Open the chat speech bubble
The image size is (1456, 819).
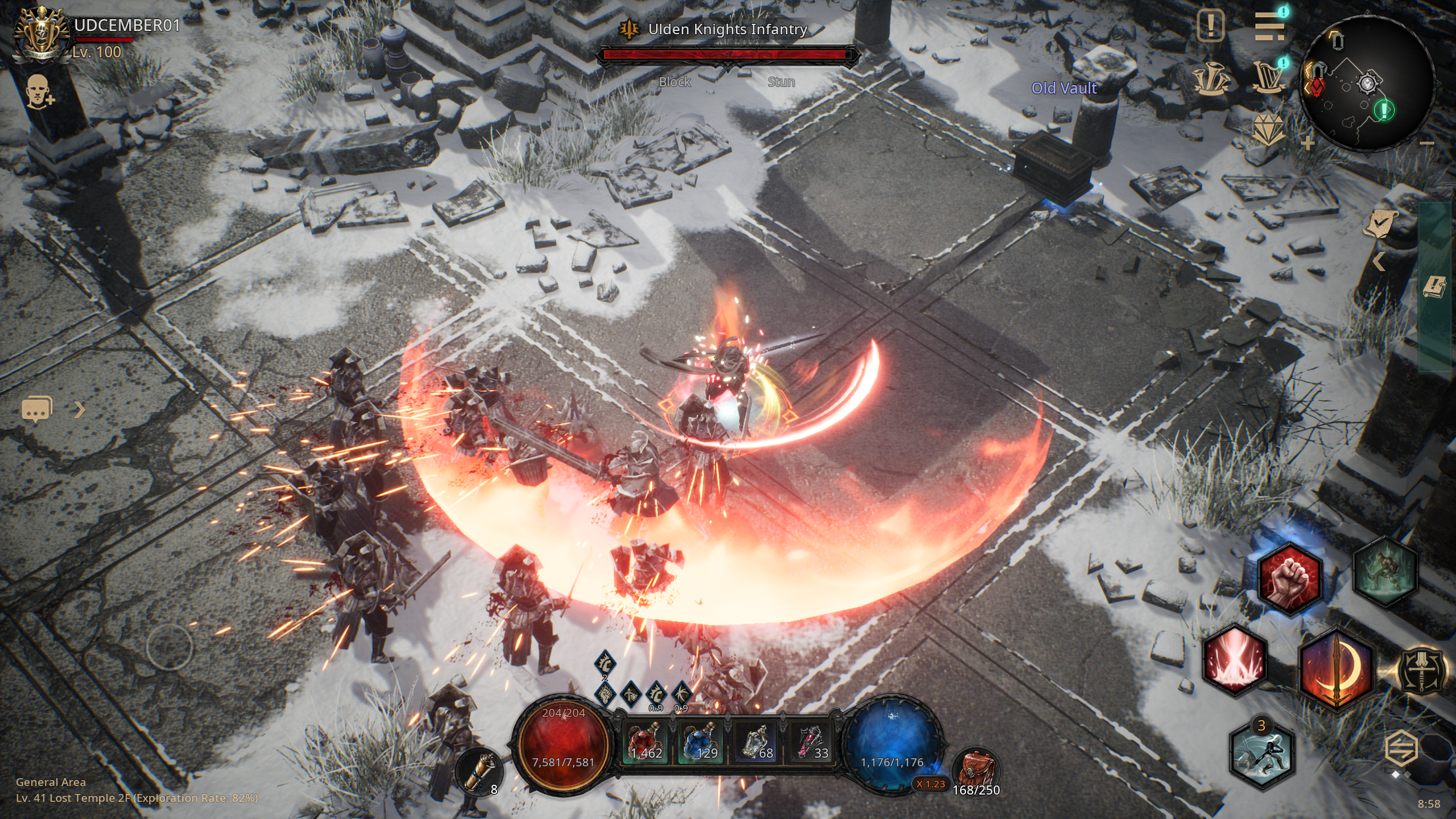coord(37,409)
